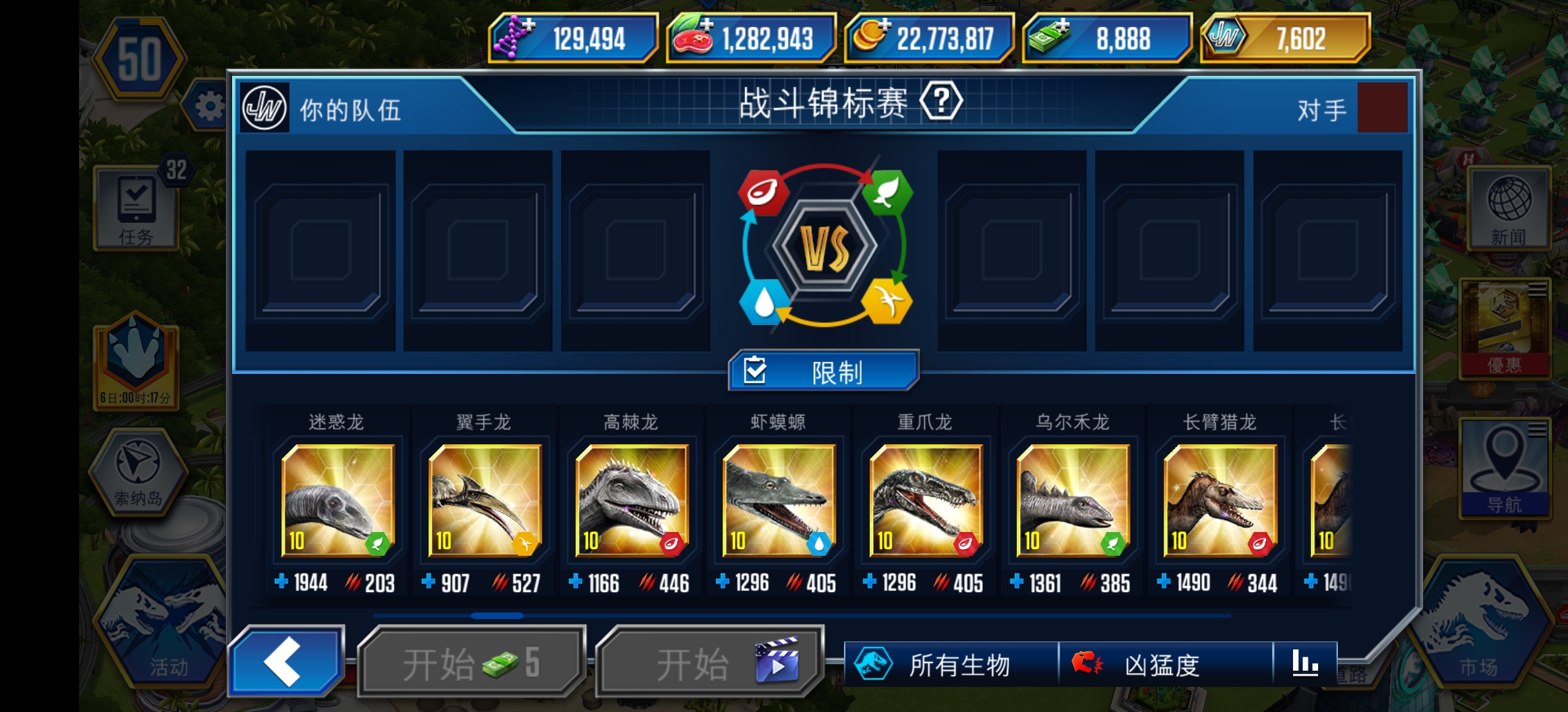View the 你的队伍 team tab
Image resolution: width=1568 pixels, height=712 pixels.
pyautogui.click(x=349, y=111)
